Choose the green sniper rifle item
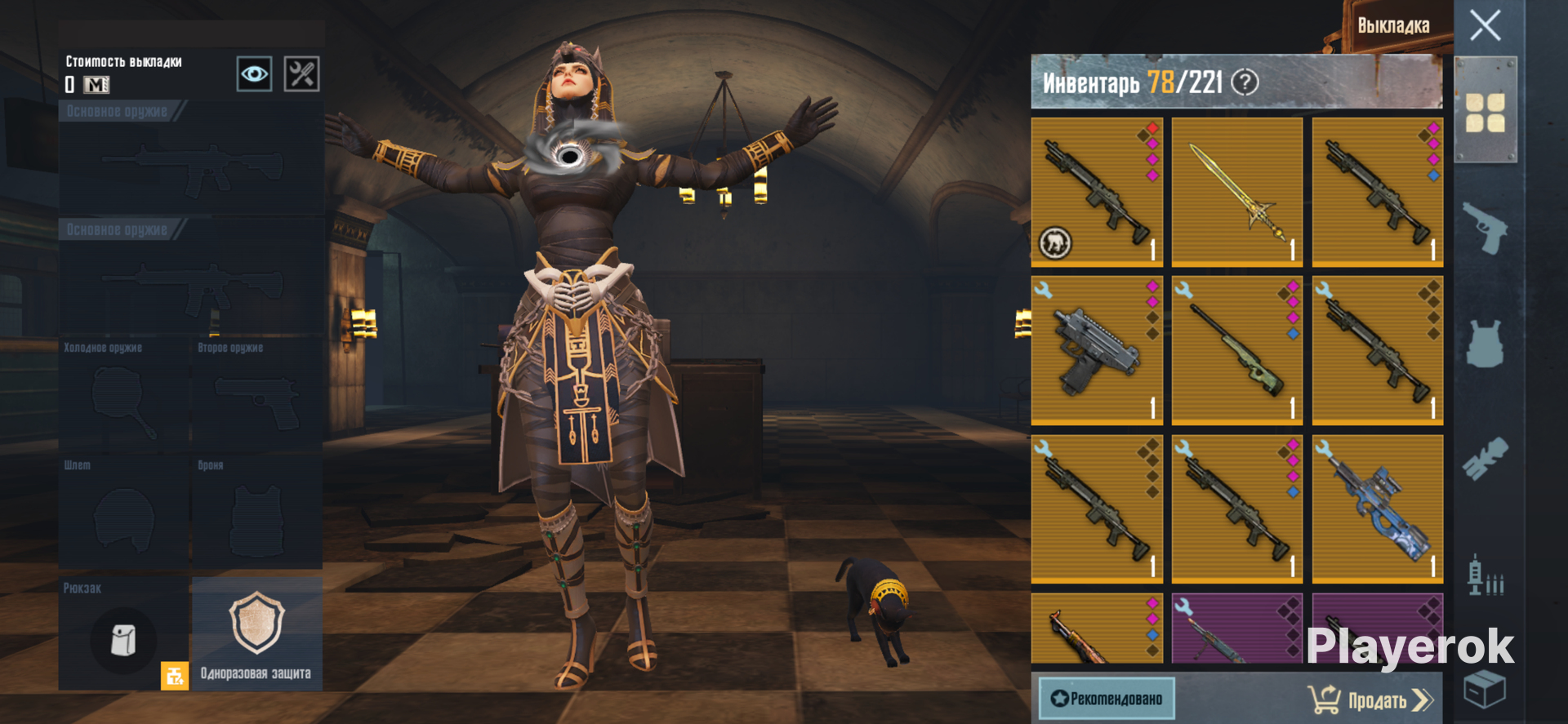Image resolution: width=1568 pixels, height=724 pixels. click(1236, 351)
